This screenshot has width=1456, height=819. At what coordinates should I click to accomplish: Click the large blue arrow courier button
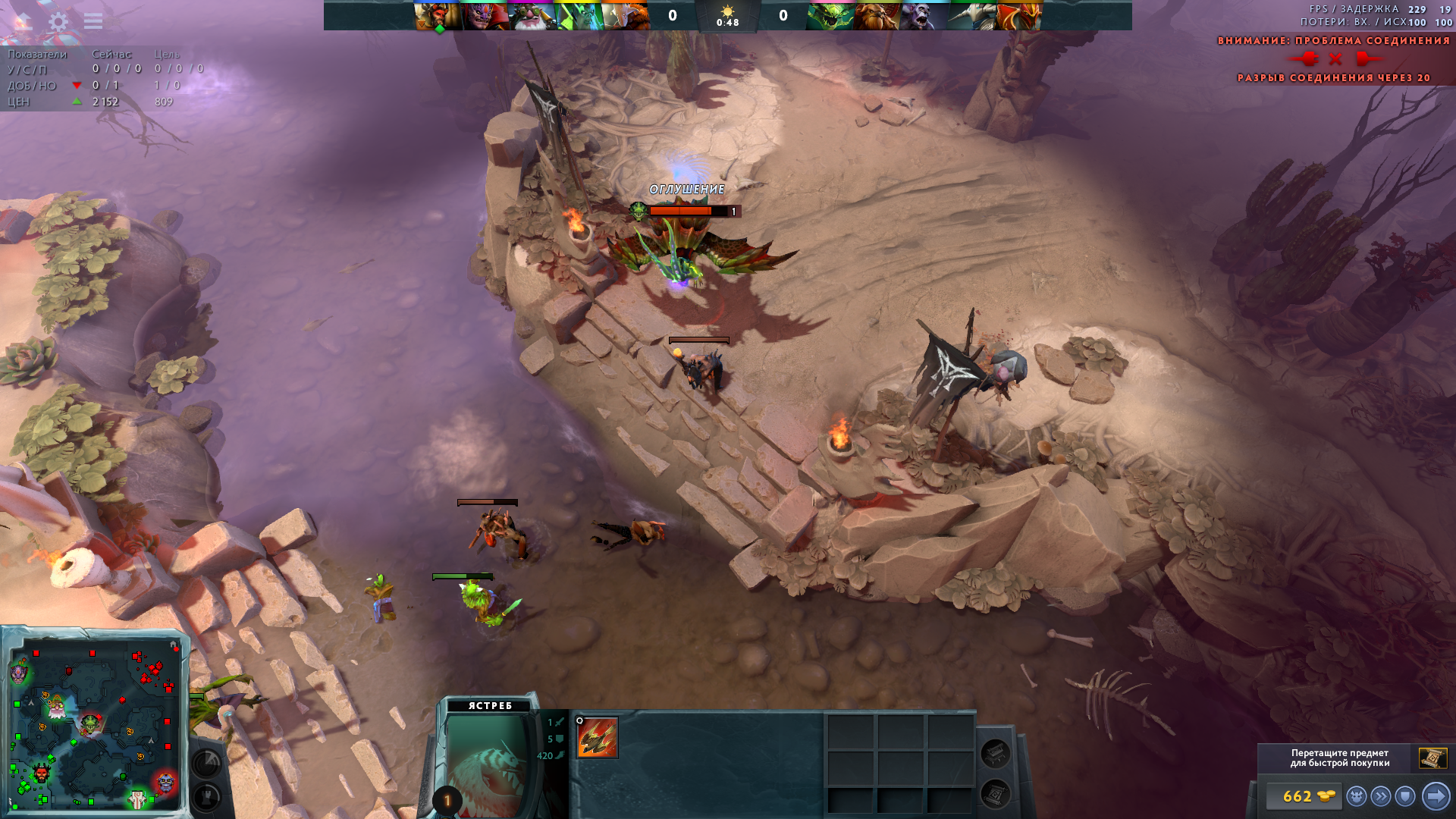click(1436, 796)
